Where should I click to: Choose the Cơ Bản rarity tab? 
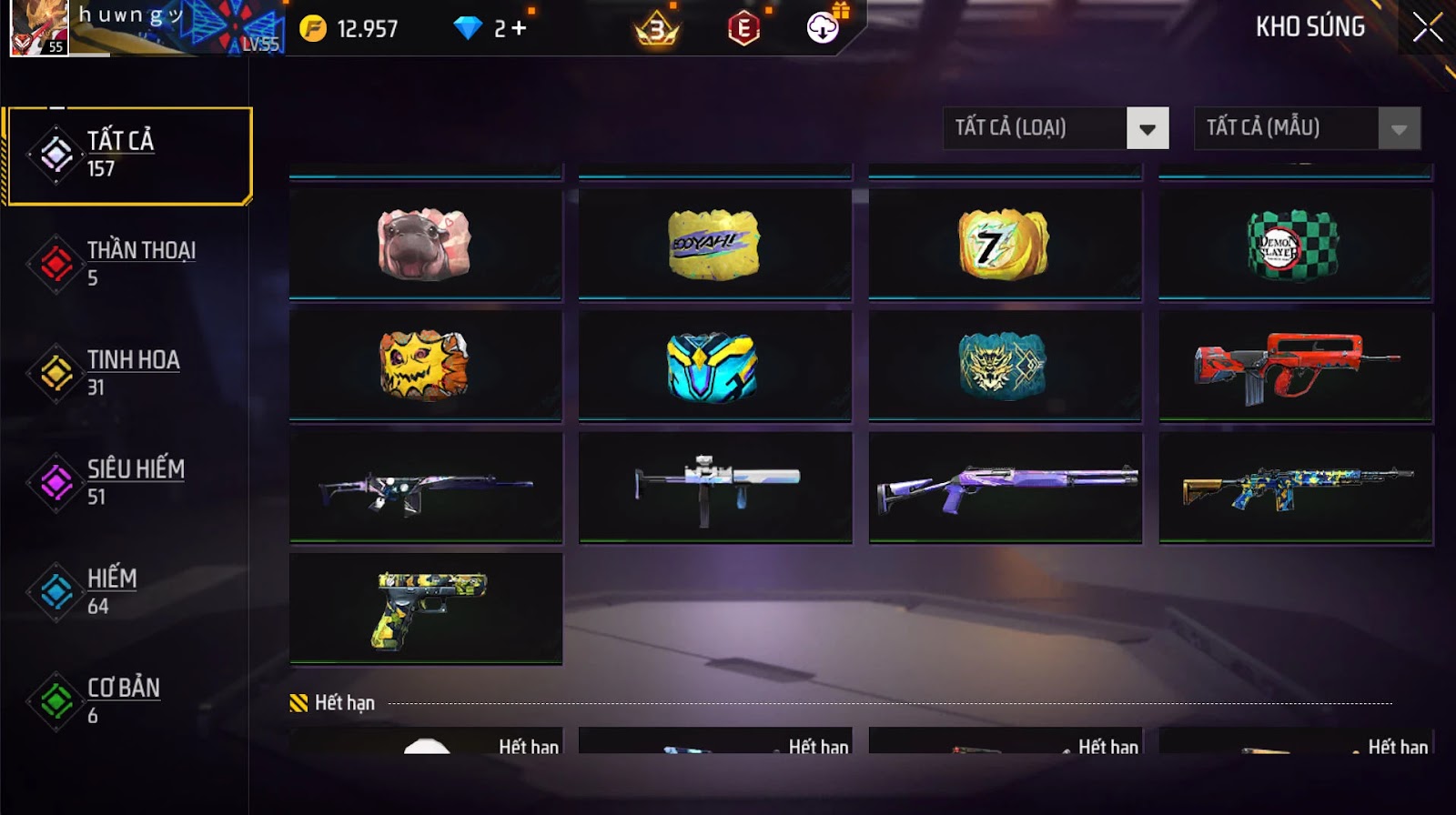point(127,700)
